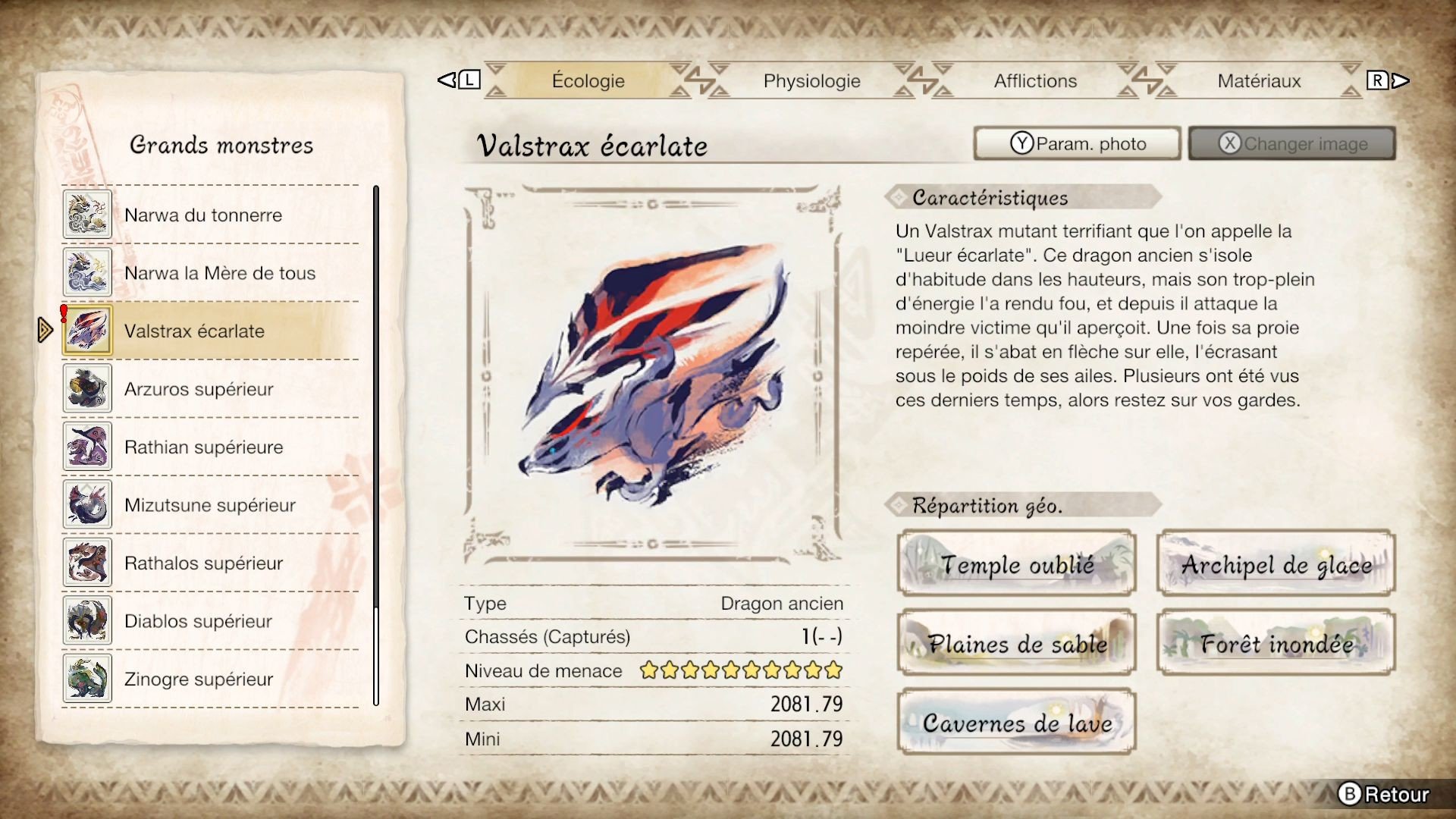Open the Matériaux tab
The width and height of the screenshot is (1456, 819).
[1259, 80]
